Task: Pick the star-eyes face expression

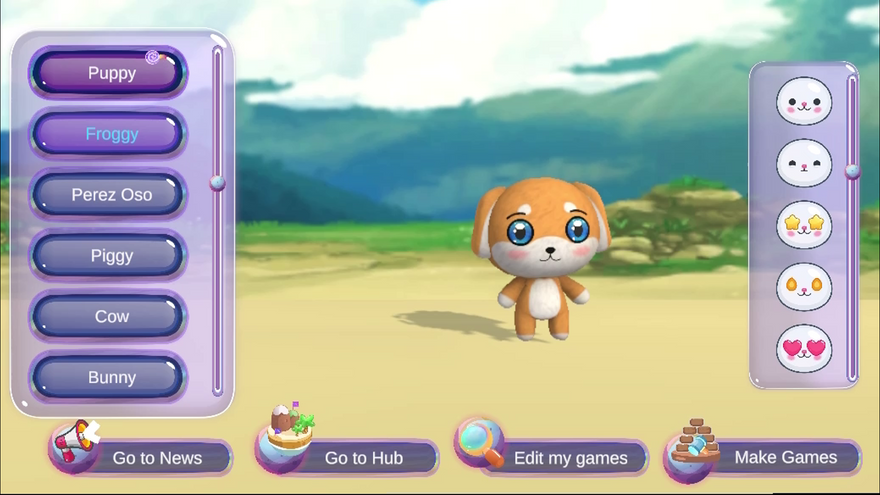Action: 804,225
